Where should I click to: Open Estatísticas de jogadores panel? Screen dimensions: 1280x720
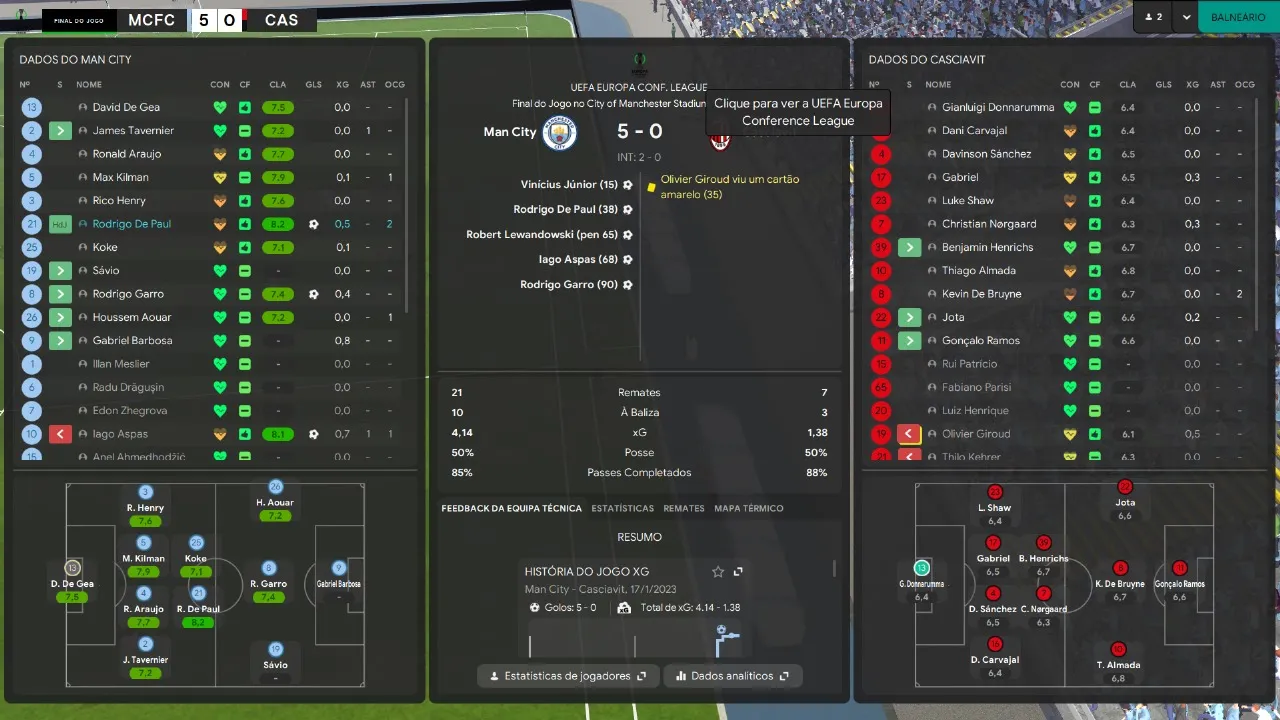click(568, 676)
